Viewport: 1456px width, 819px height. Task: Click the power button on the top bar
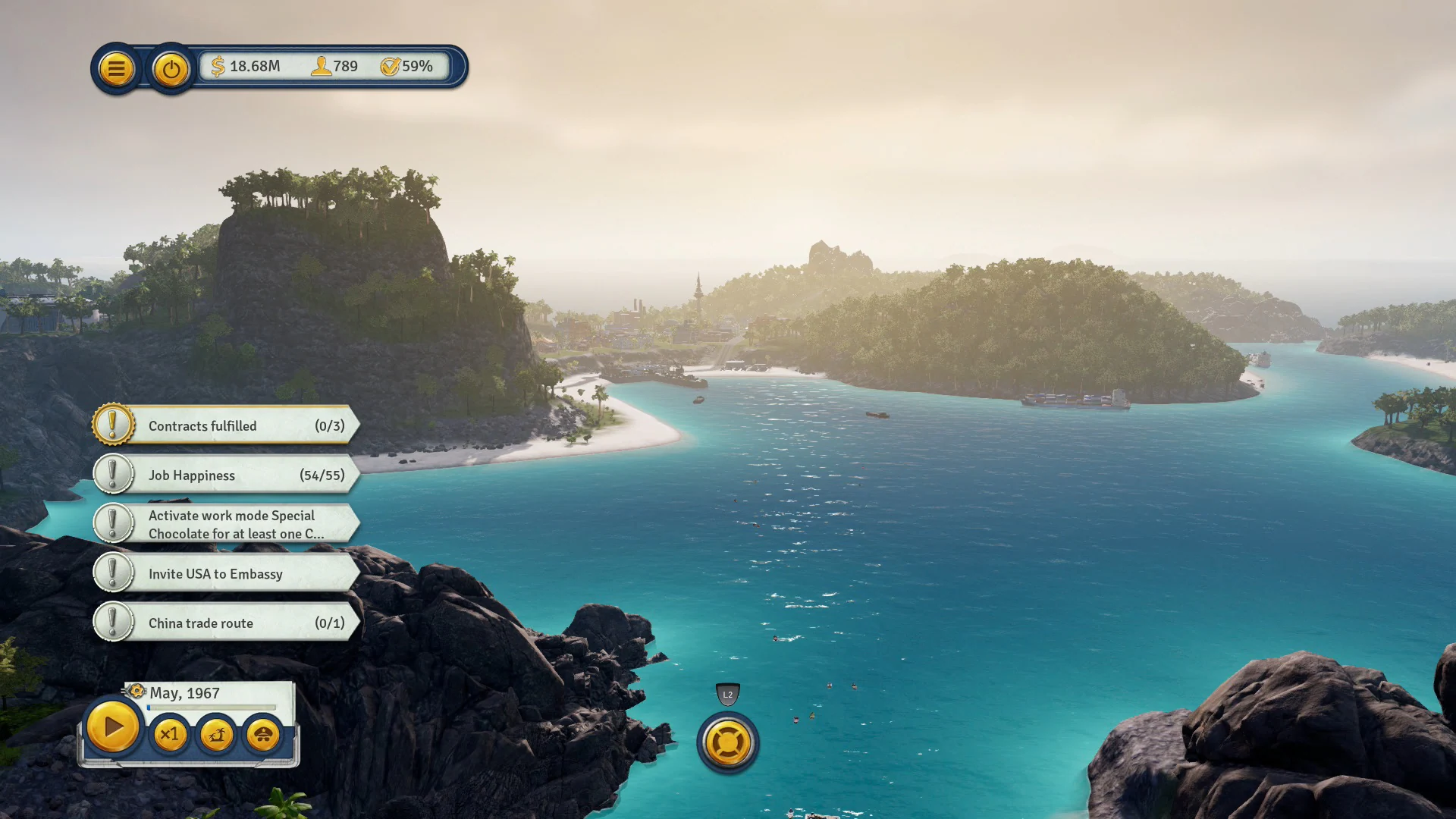tap(170, 68)
